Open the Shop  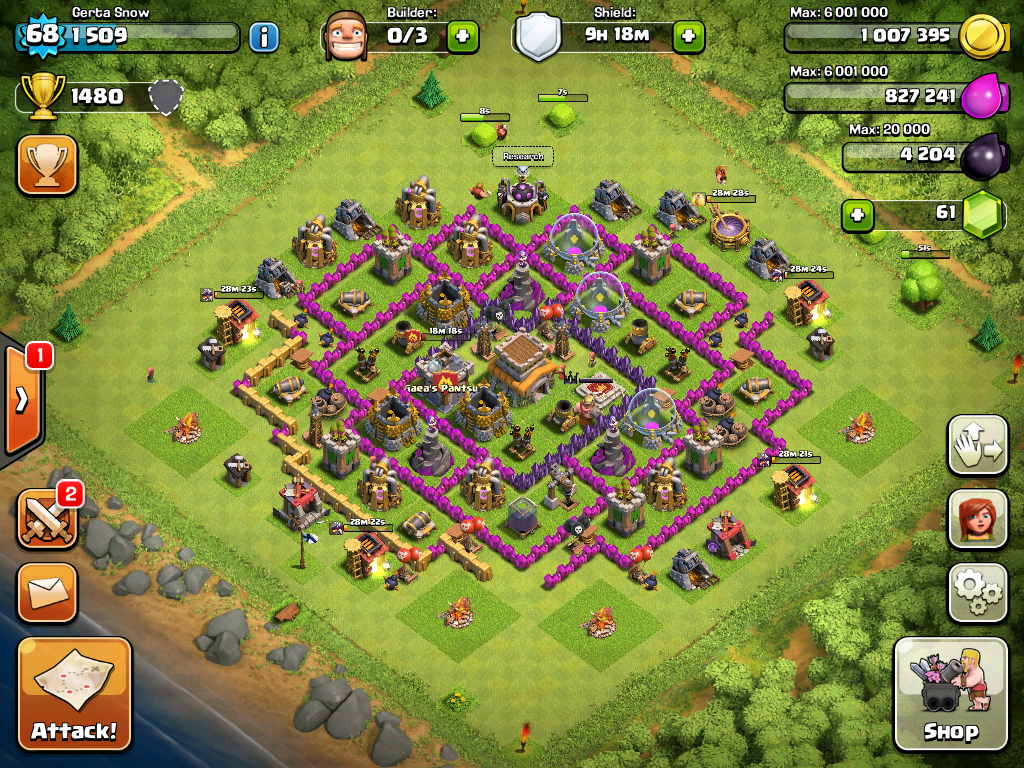(x=950, y=693)
